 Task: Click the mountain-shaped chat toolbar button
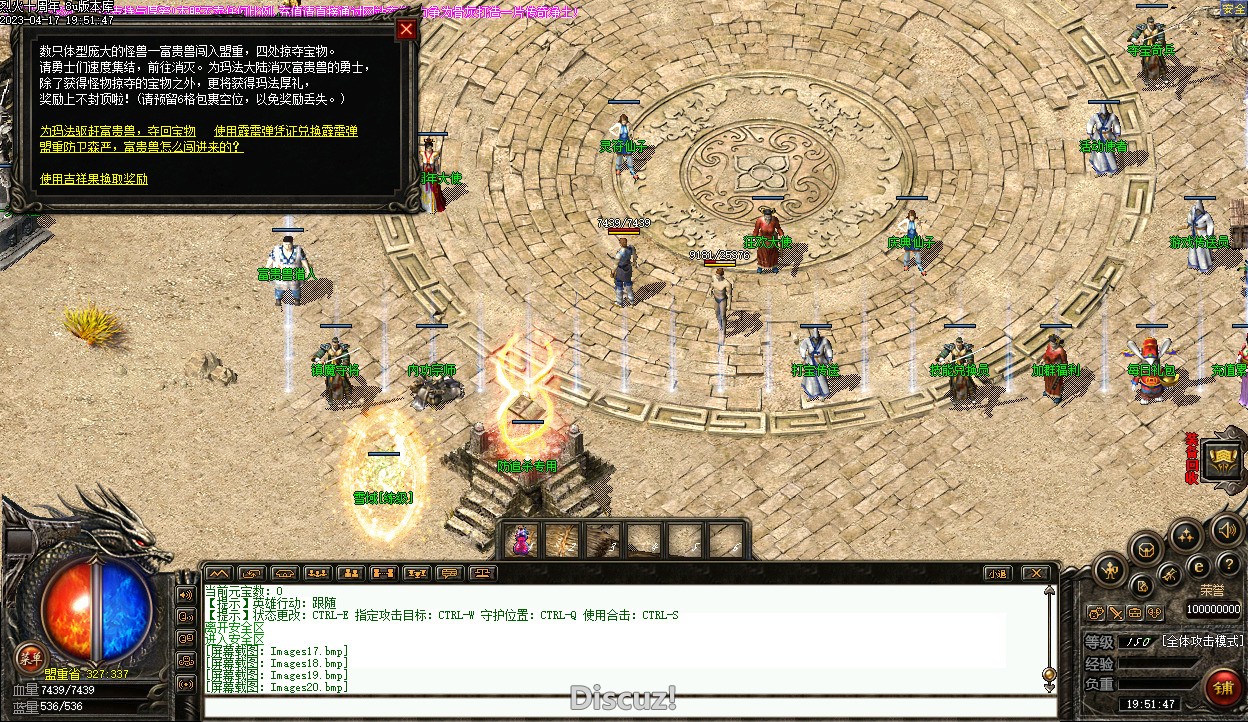(x=218, y=573)
